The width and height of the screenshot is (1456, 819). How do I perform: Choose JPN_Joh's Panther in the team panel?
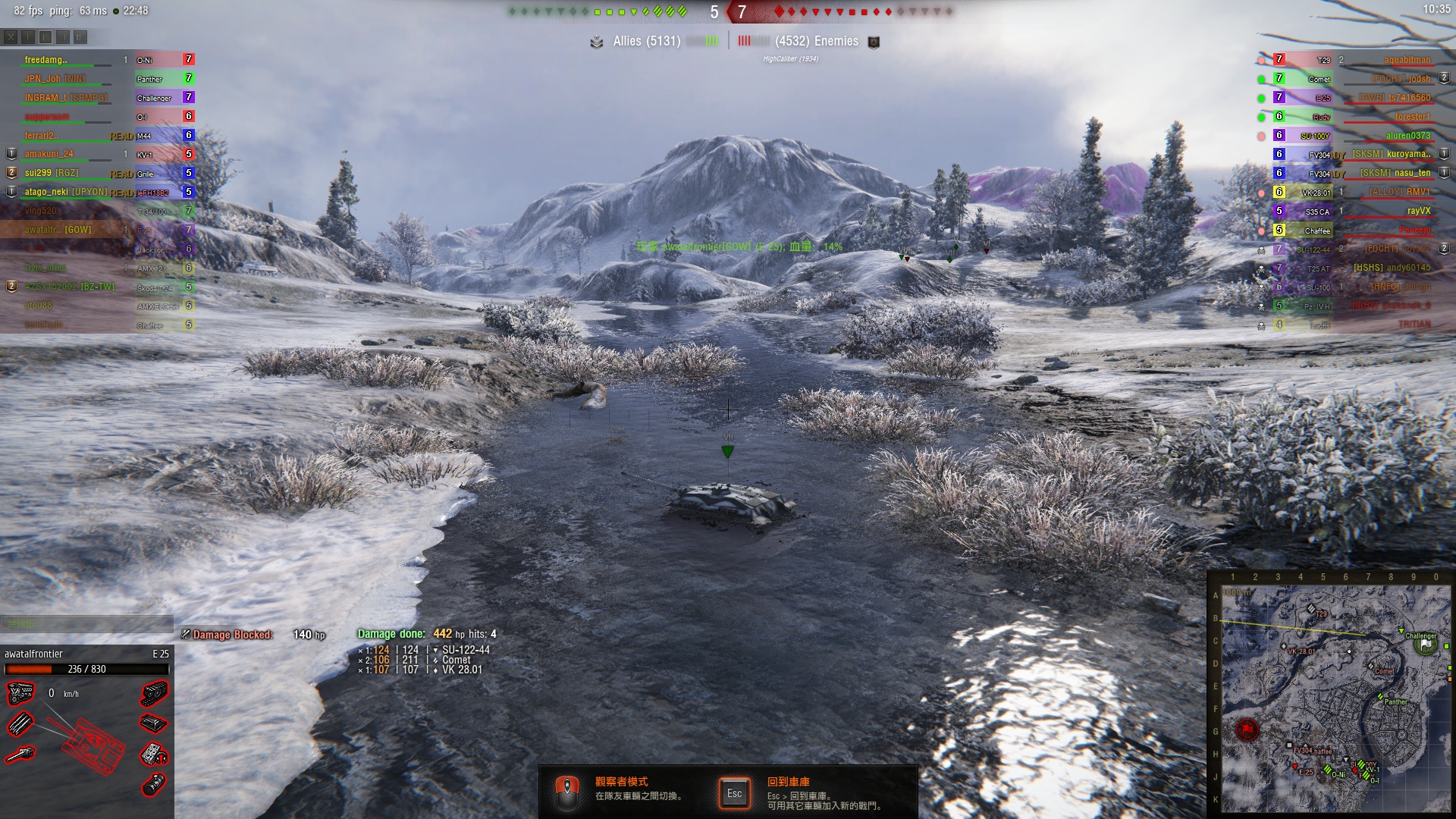pos(99,79)
